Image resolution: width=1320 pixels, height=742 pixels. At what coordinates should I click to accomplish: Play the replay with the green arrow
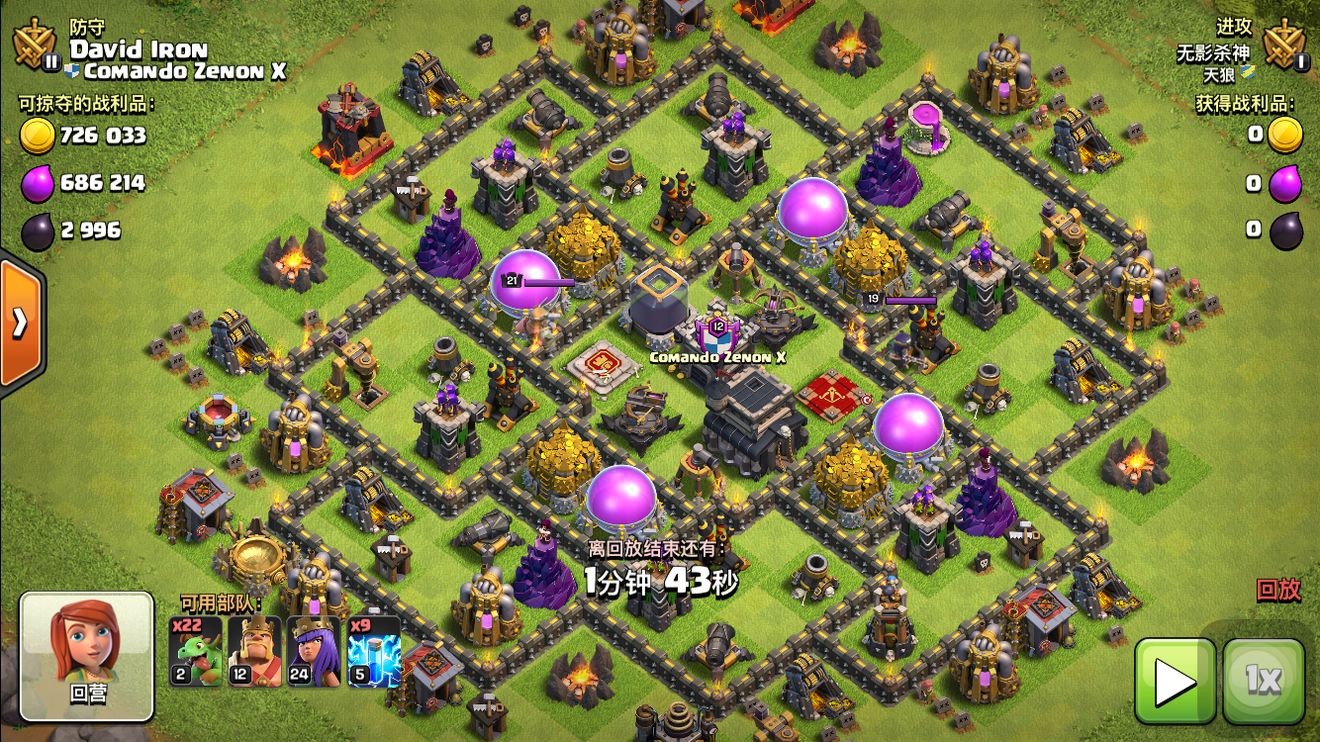pyautogui.click(x=1175, y=680)
